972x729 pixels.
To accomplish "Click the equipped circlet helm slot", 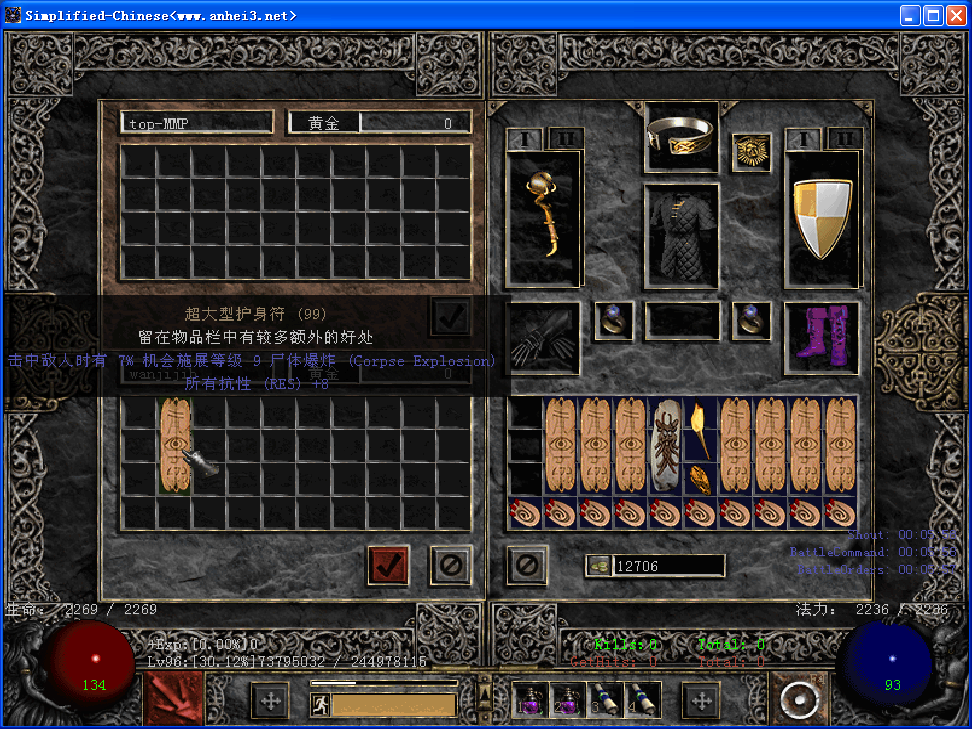I will click(682, 136).
